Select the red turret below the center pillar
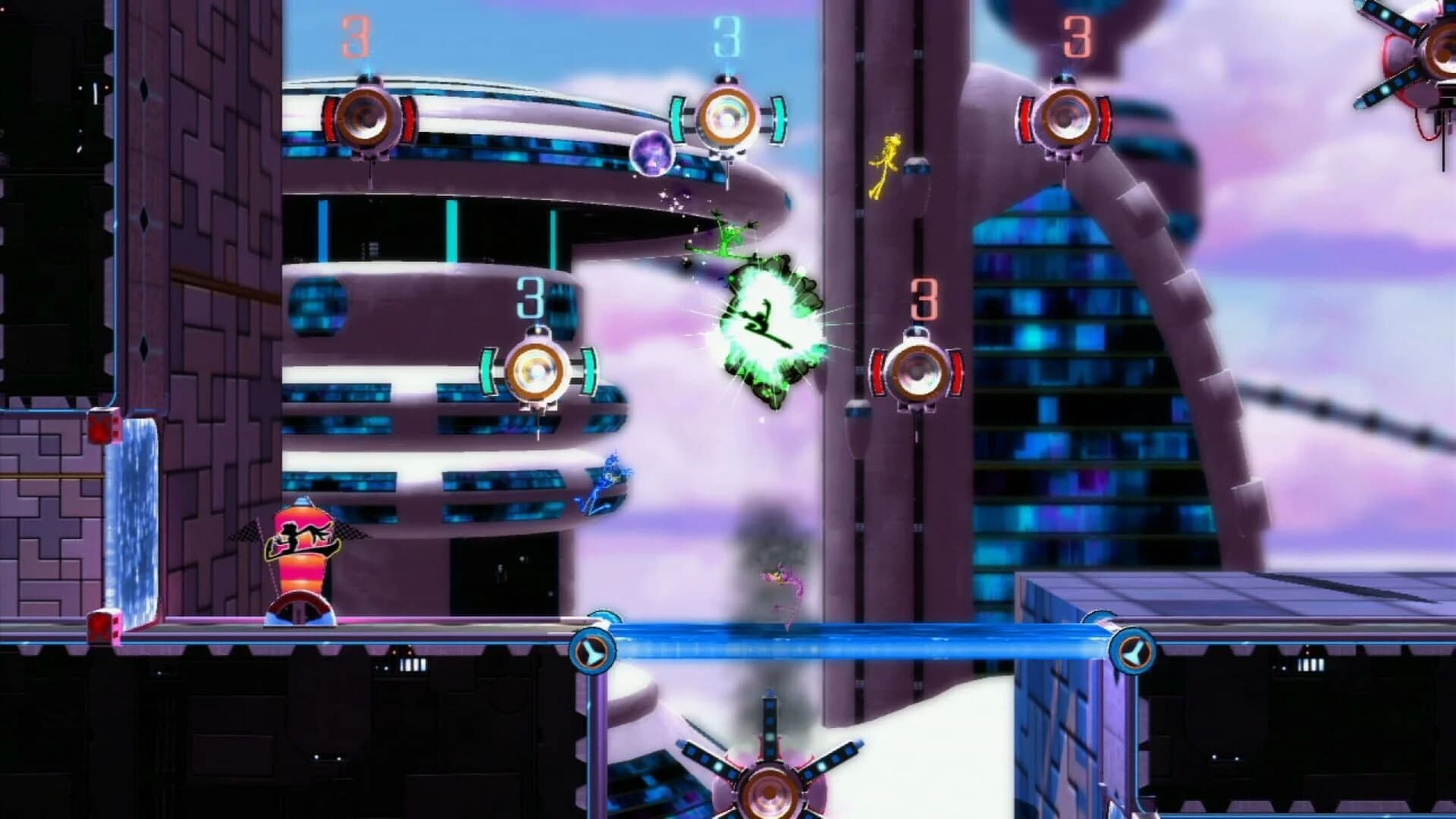The image size is (1456, 819). tap(918, 372)
